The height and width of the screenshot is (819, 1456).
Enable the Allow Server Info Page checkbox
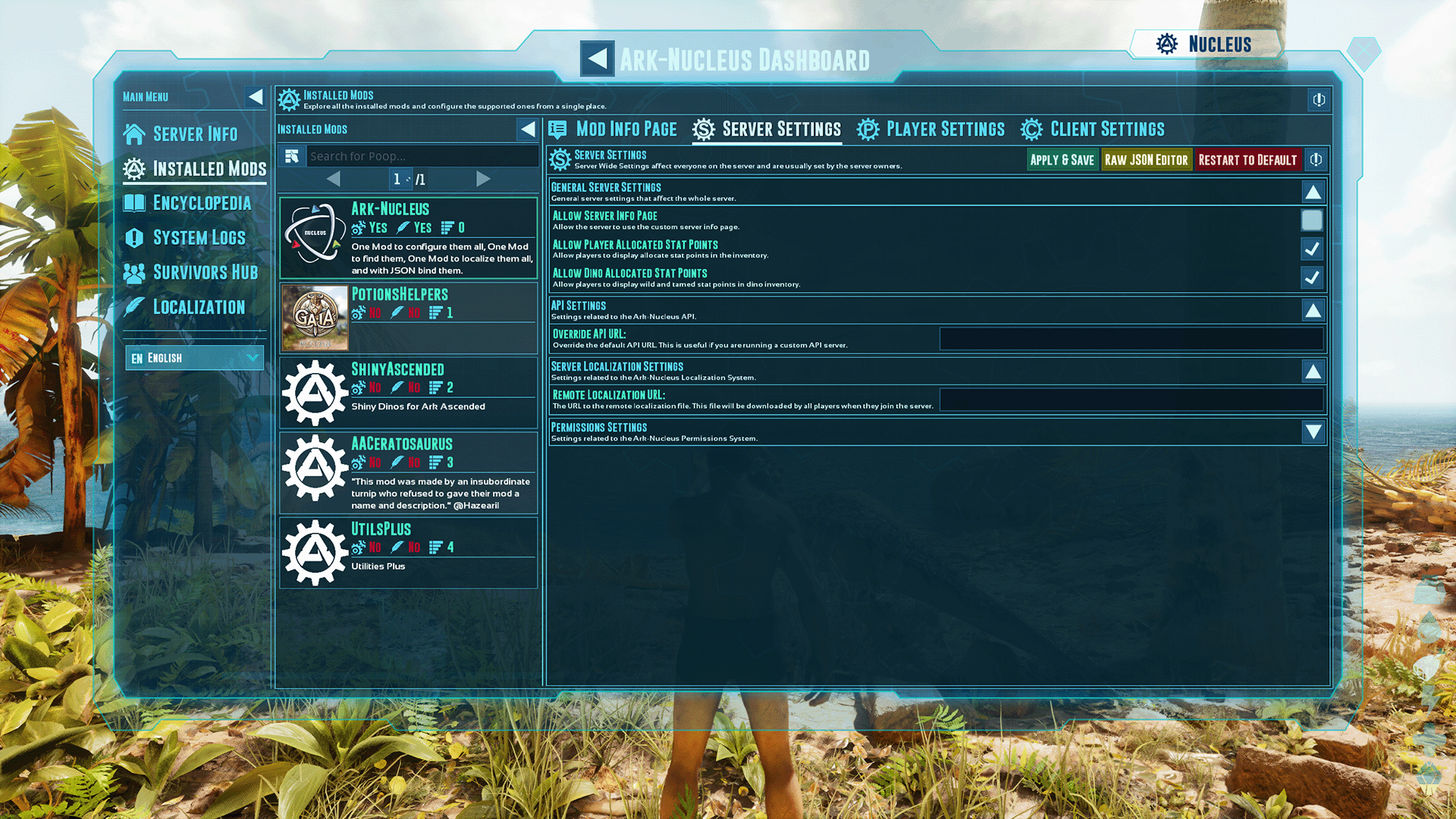pos(1312,220)
